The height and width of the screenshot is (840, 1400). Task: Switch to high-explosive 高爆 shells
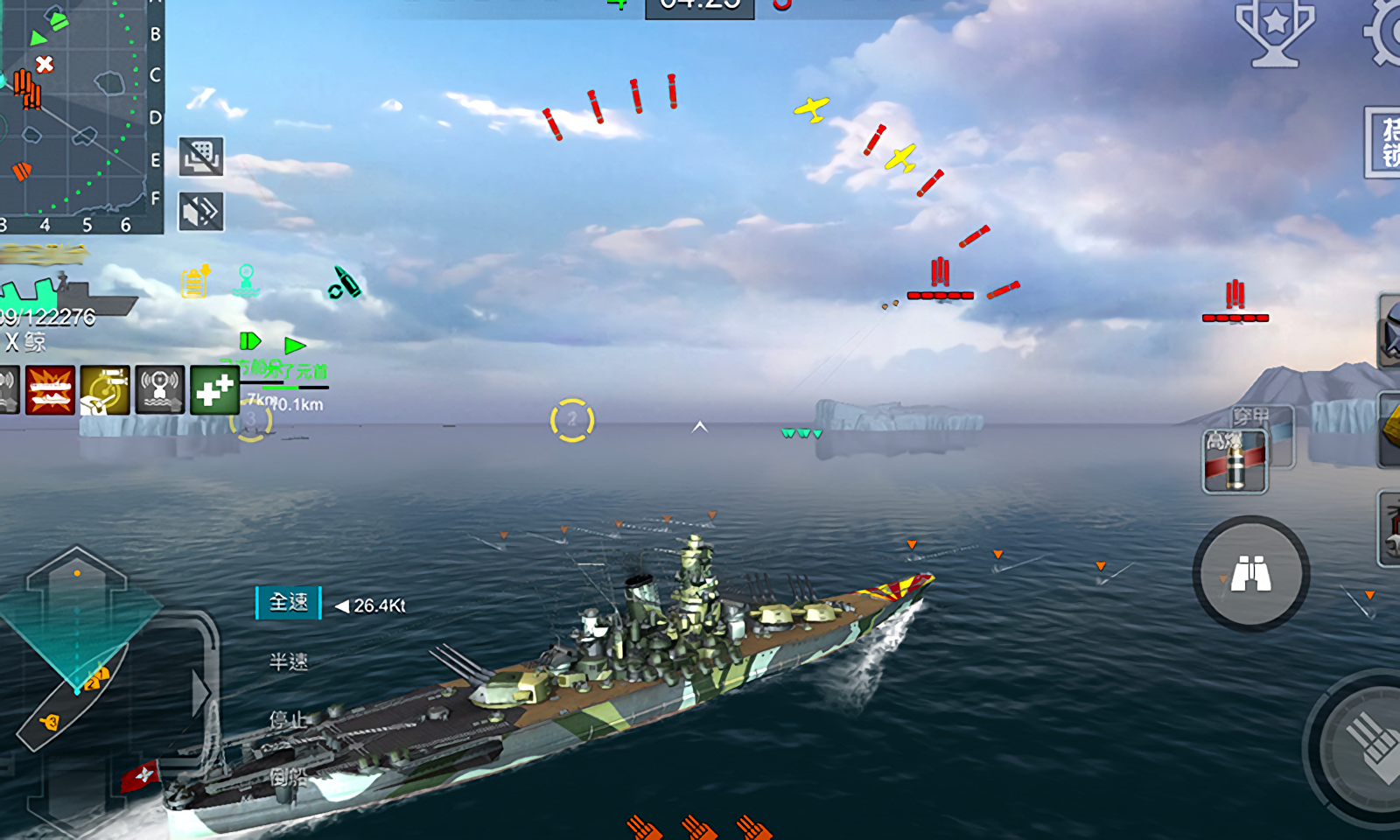pyautogui.click(x=1235, y=462)
